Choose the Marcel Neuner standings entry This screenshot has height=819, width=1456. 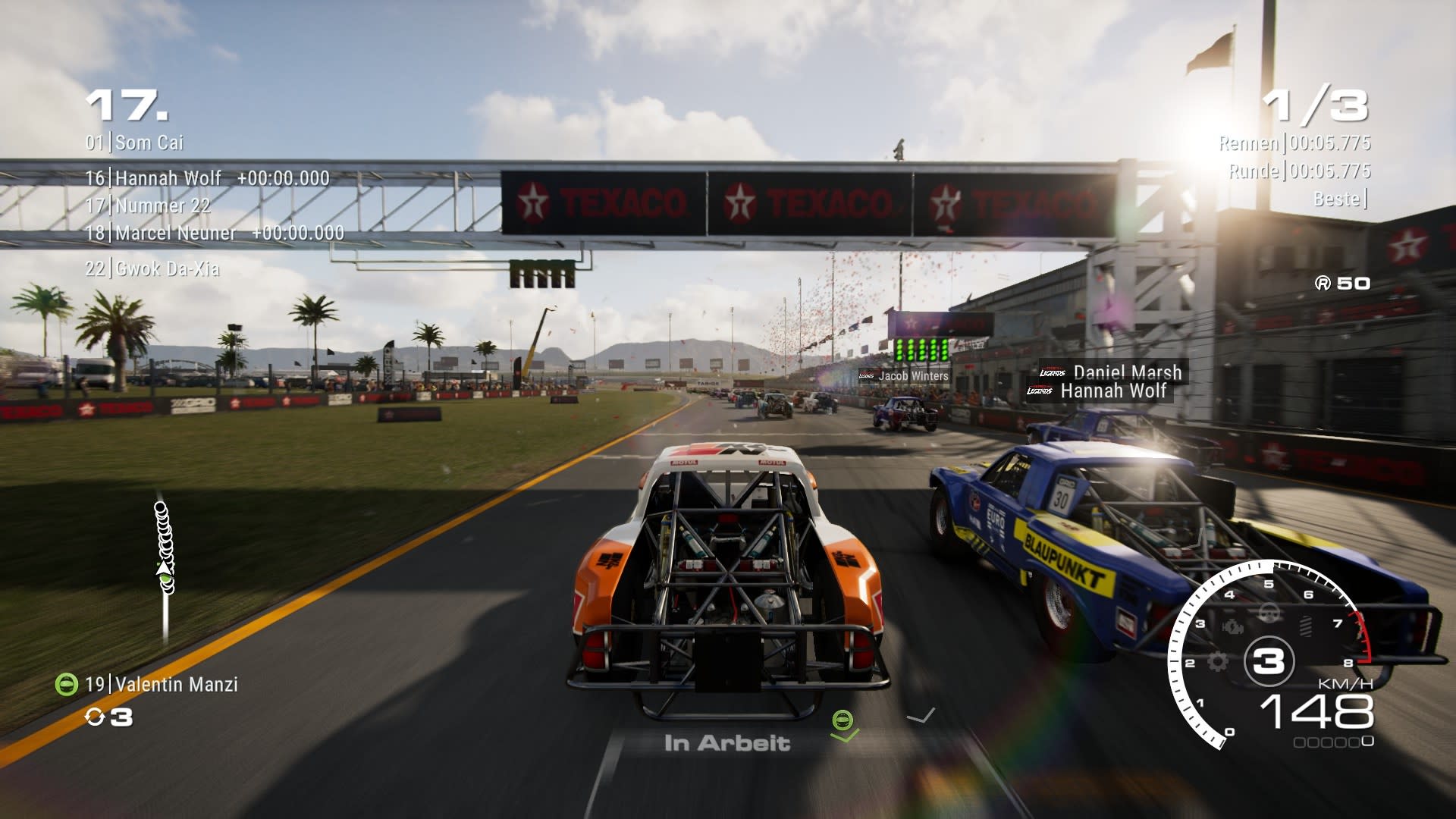(x=215, y=233)
